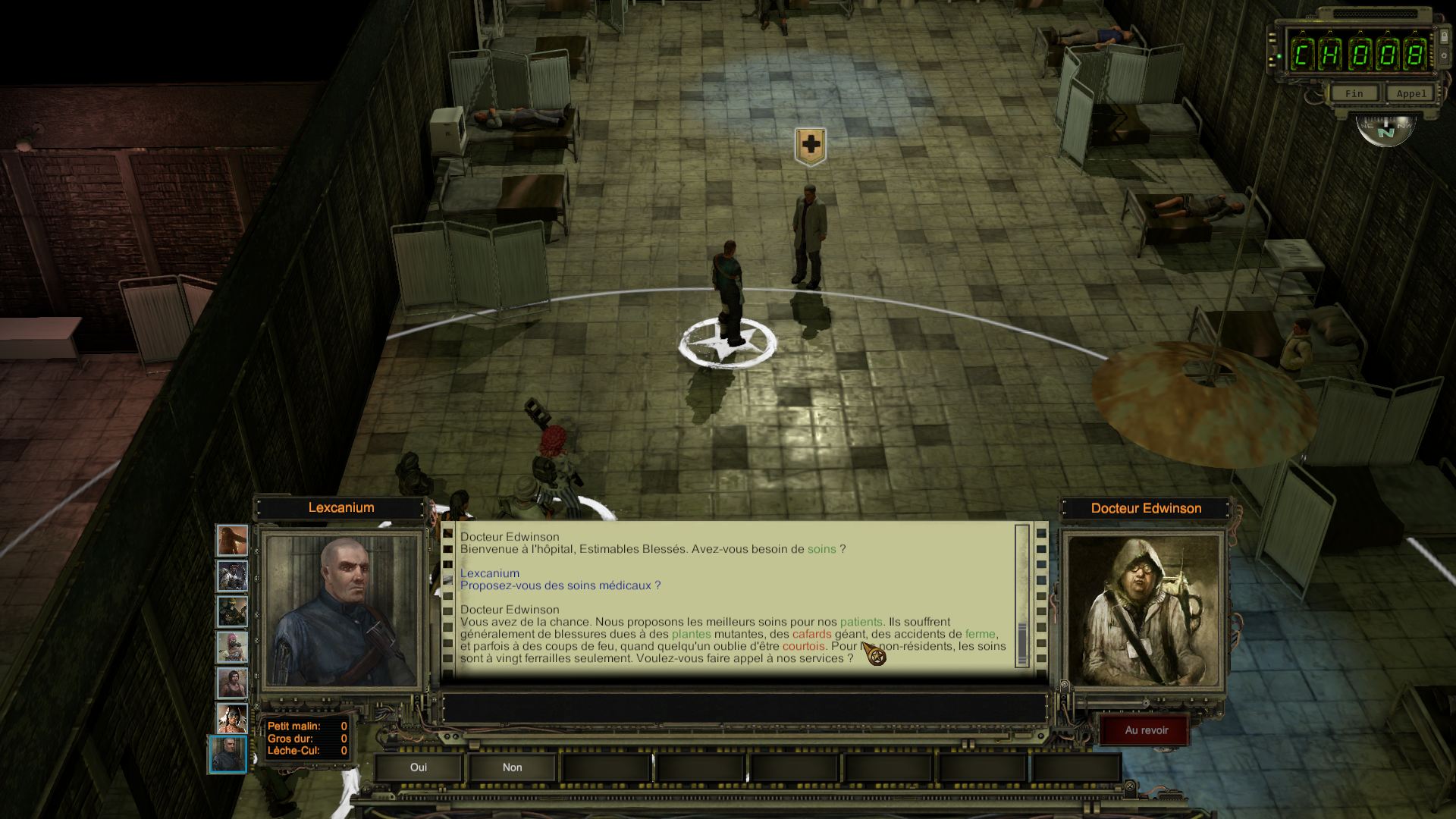Screen dimensions: 1456x819
Task: Choose the "Non" reply option
Action: click(x=513, y=767)
